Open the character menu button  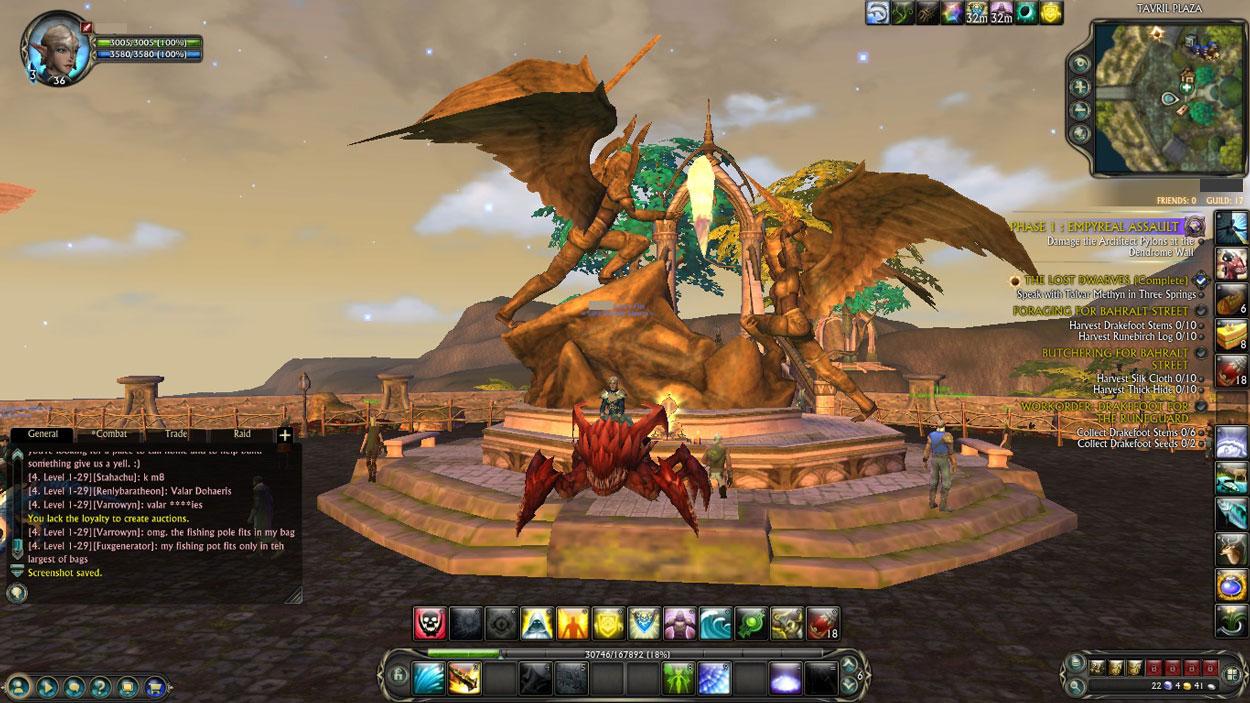click(x=20, y=687)
